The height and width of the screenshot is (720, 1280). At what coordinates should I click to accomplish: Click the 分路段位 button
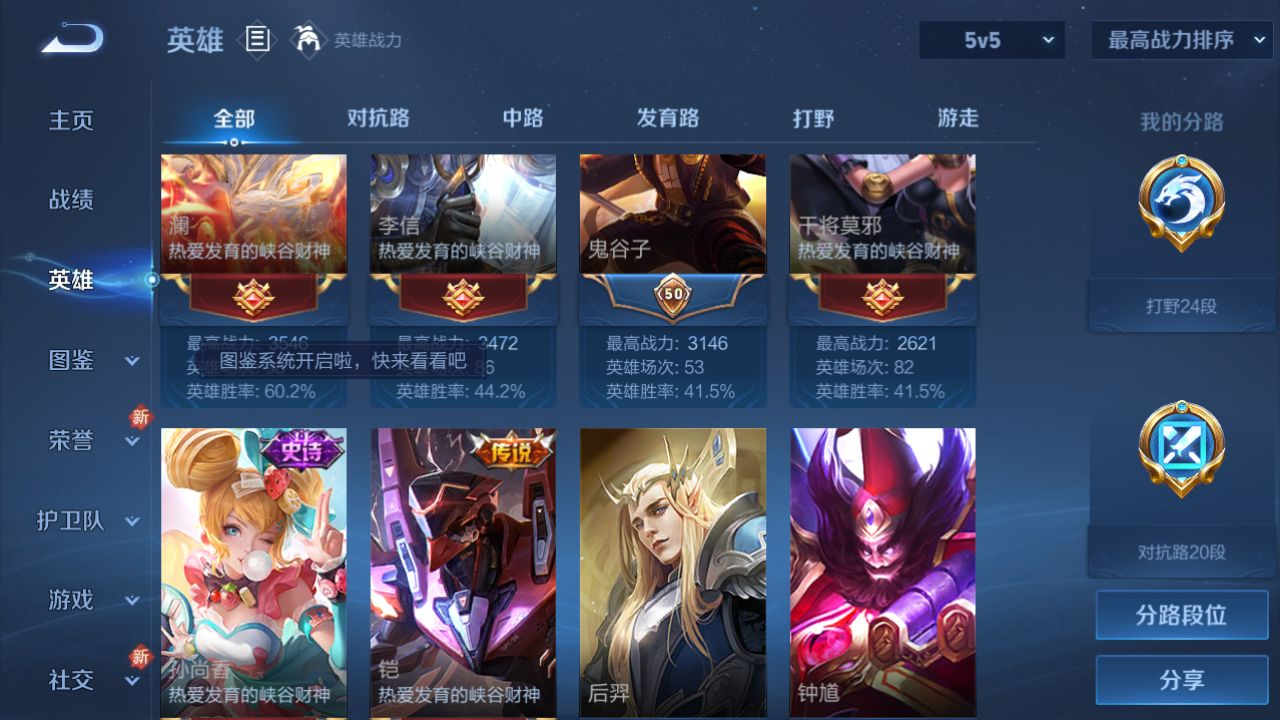1181,615
